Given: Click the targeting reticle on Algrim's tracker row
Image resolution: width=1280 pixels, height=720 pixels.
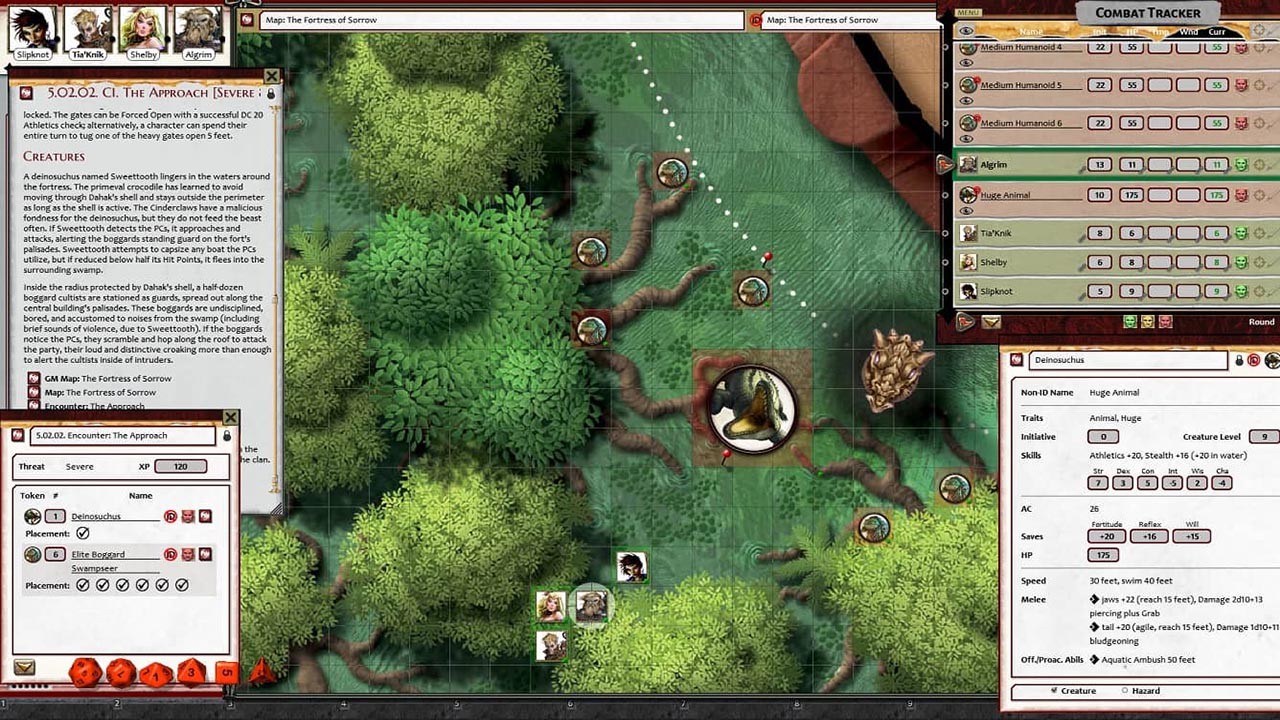Looking at the screenshot, I should pyautogui.click(x=1257, y=164).
